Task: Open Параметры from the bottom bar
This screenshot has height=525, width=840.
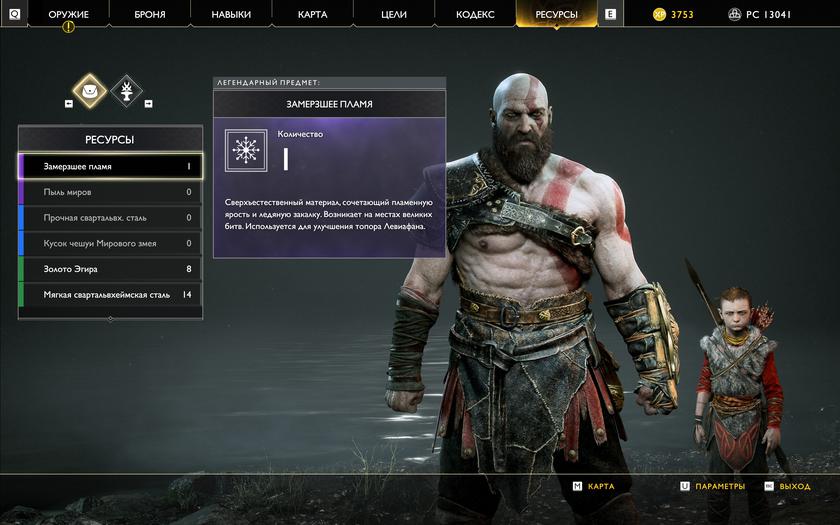Action: pyautogui.click(x=712, y=486)
